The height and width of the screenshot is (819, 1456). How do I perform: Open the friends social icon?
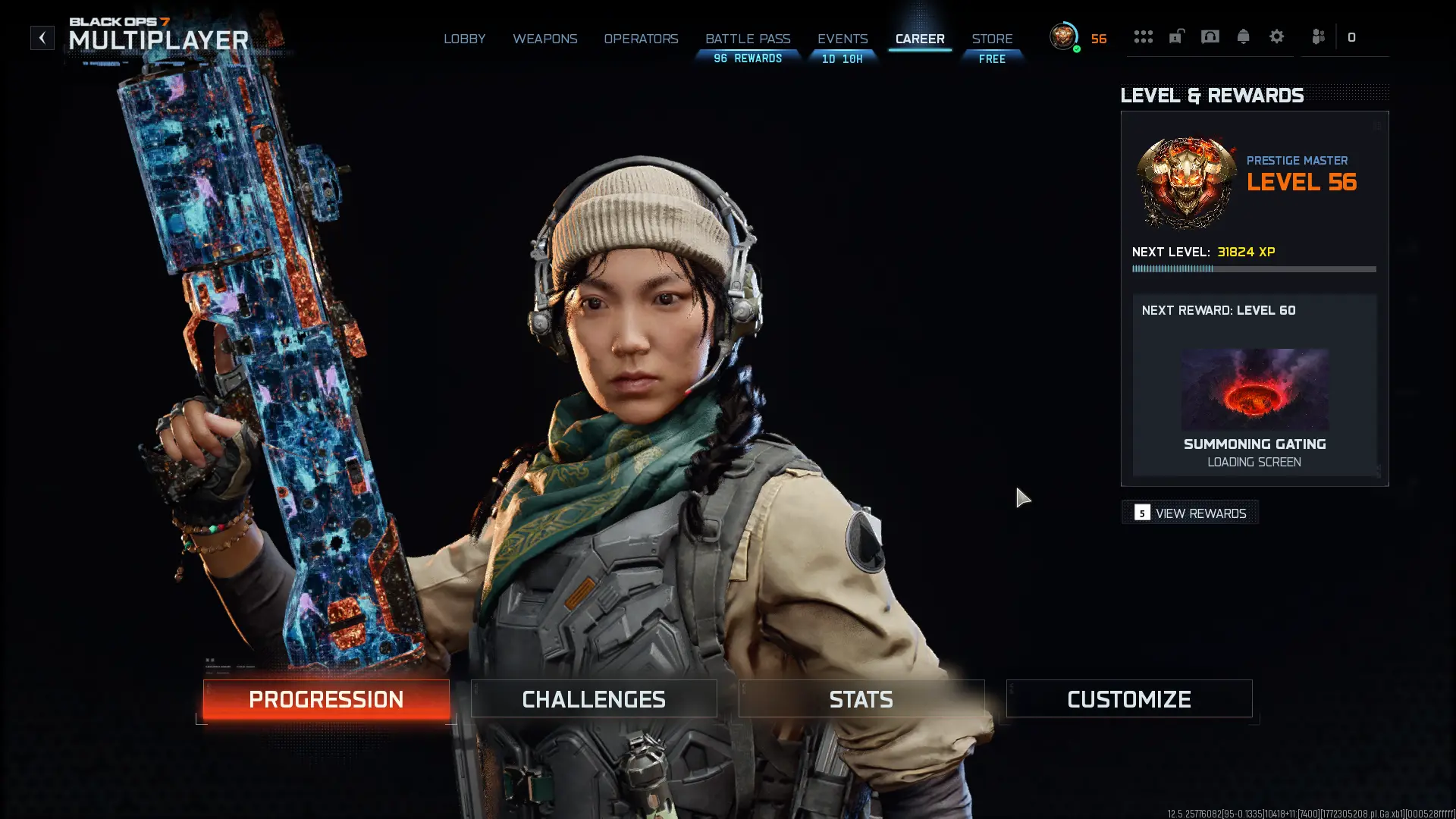1318,36
